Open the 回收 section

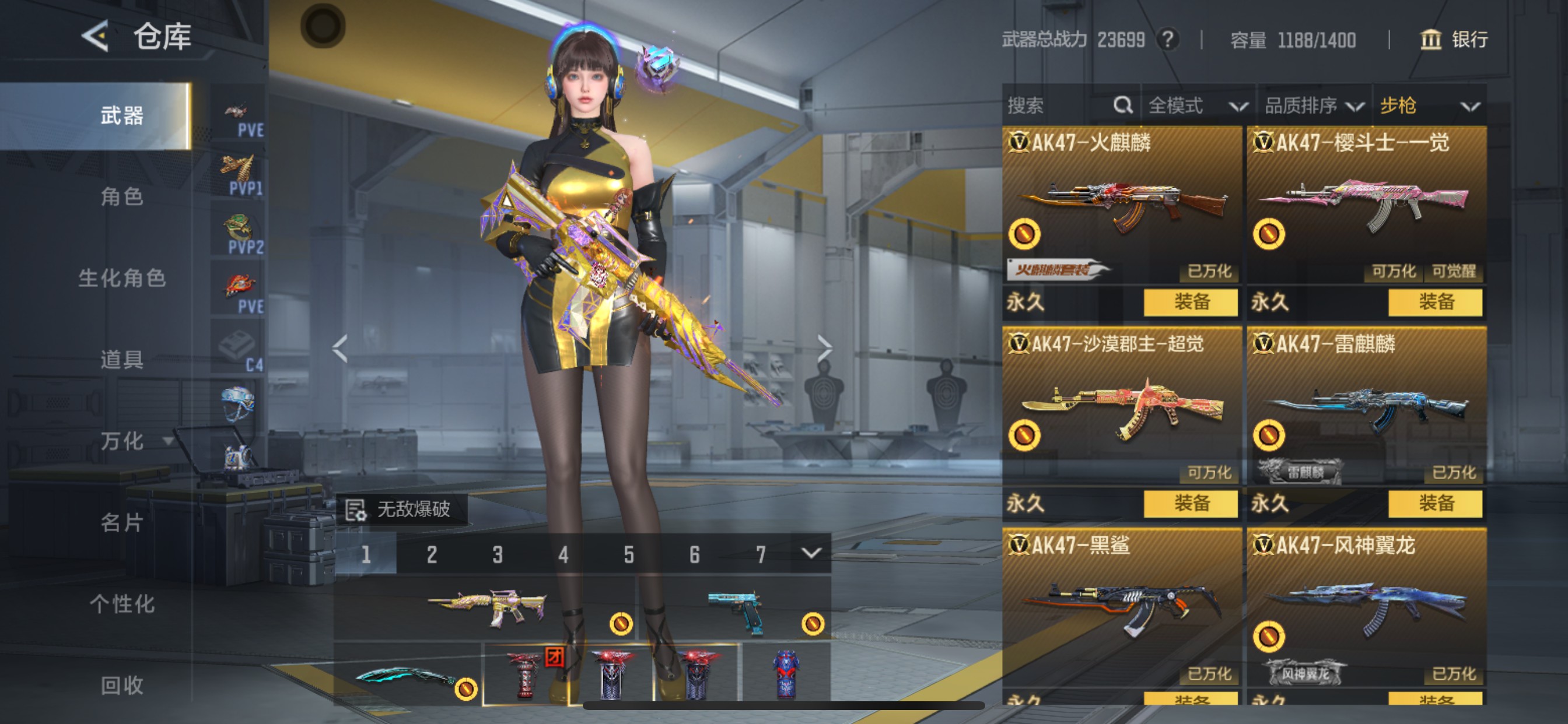(122, 685)
